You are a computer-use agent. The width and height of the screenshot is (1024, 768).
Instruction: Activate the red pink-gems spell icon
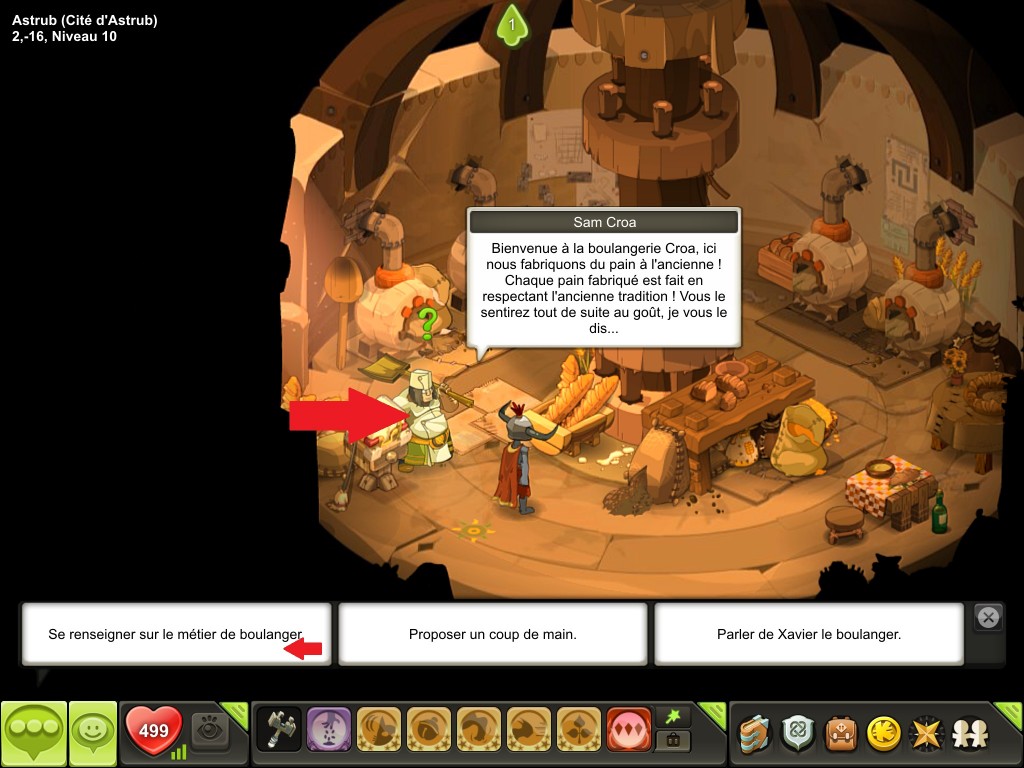(627, 732)
